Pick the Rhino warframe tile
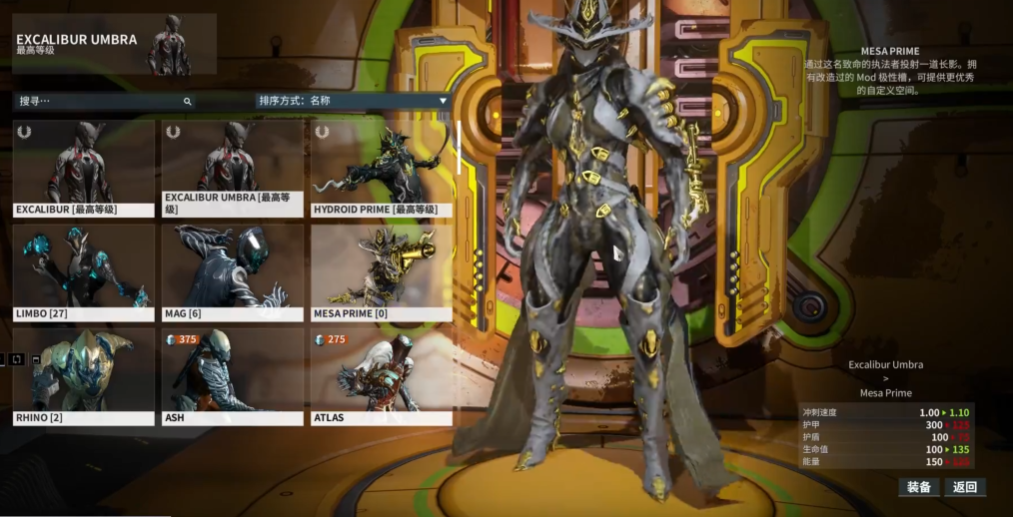 click(84, 376)
